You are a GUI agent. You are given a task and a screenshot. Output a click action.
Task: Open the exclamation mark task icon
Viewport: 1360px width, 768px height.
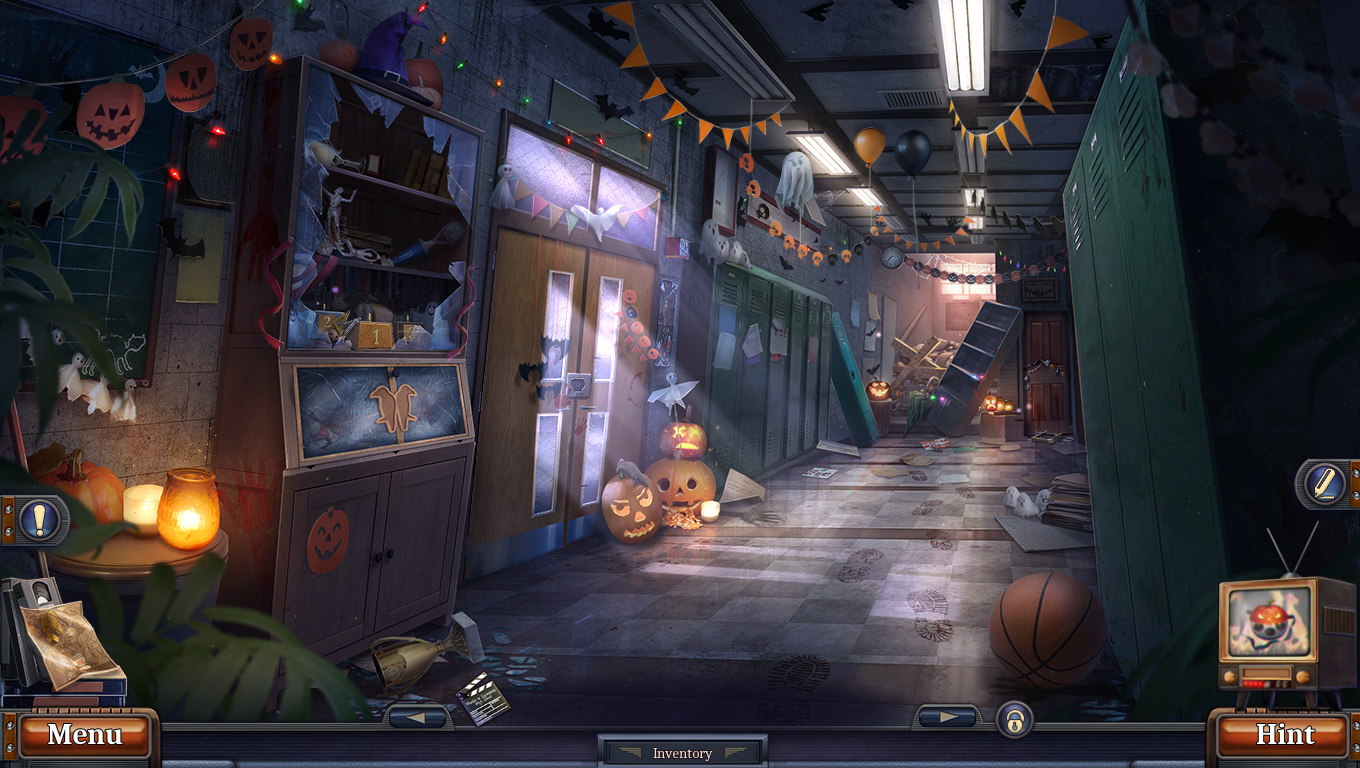39,519
